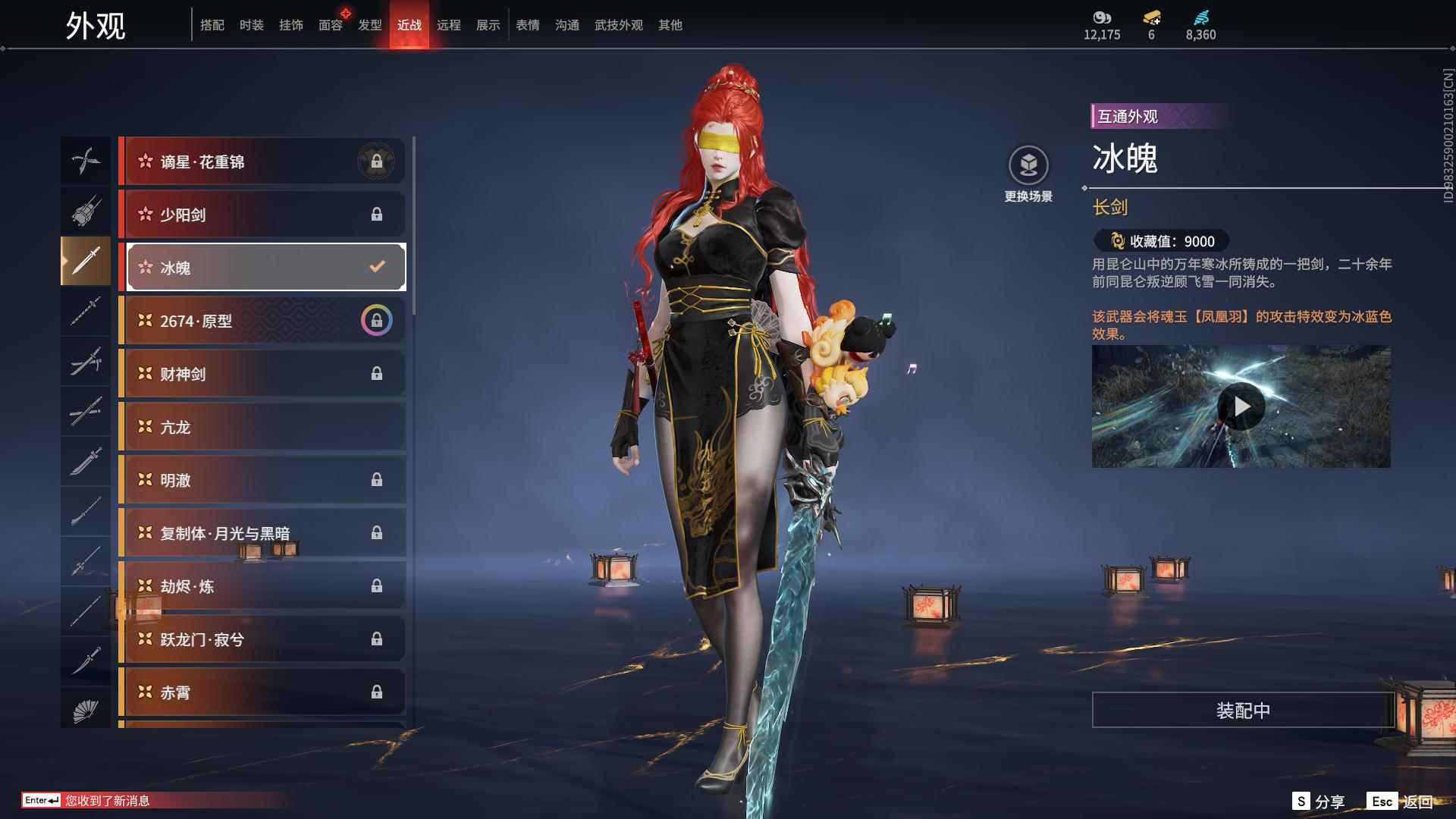Click the 更换场景 scene change button
Screen dimensions: 1456x819
(1028, 174)
